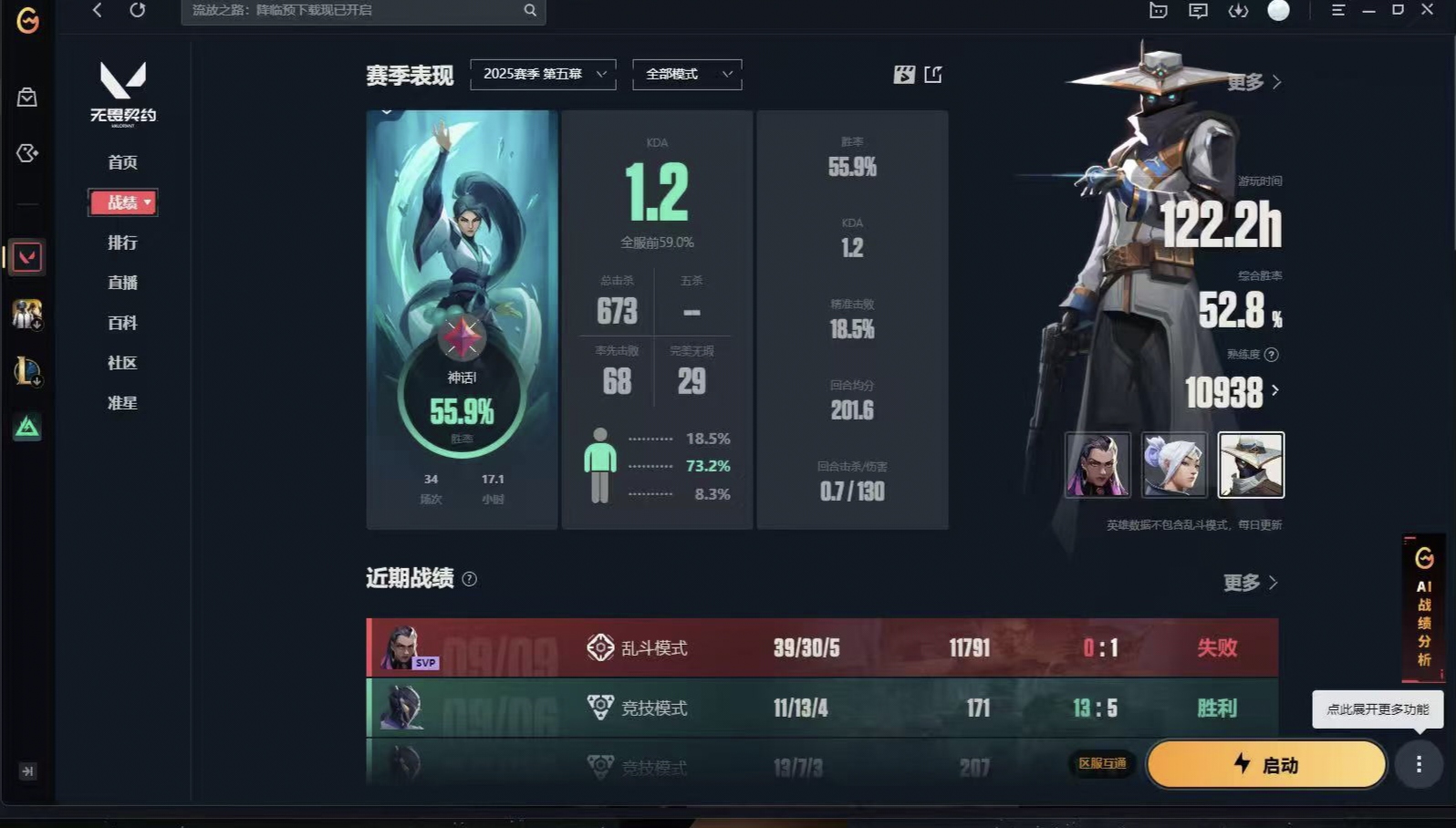The image size is (1456, 828).
Task: Select the third agent thumbnail with hat
Action: 1251,465
